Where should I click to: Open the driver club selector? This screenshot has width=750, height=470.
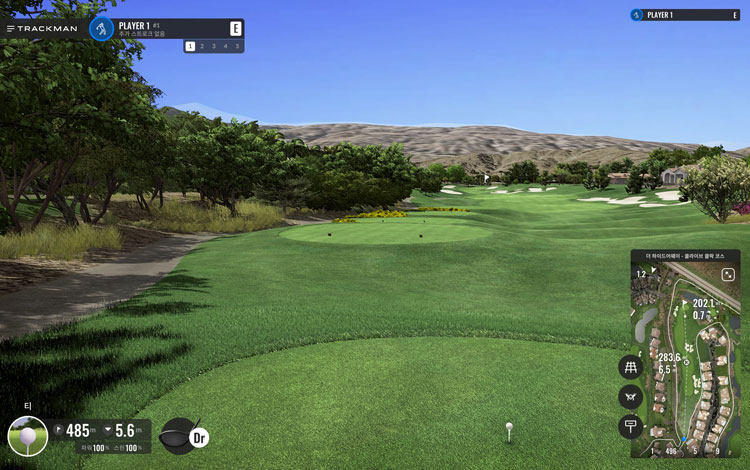click(184, 434)
